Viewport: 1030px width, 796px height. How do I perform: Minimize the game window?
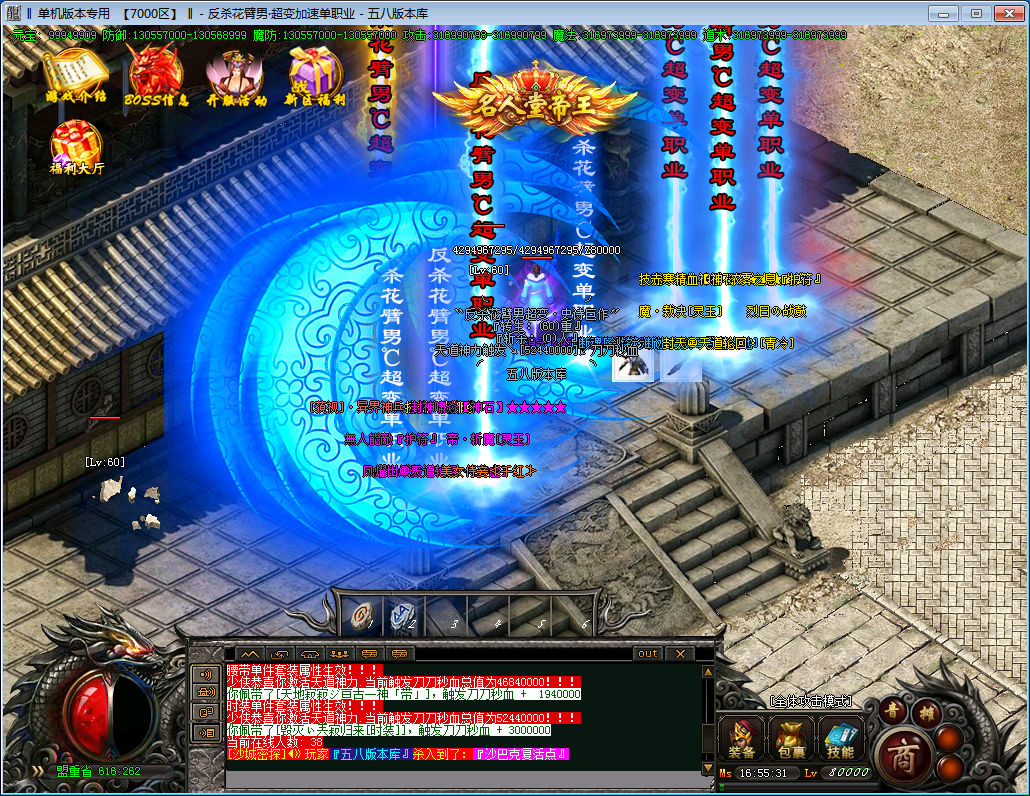click(x=942, y=14)
